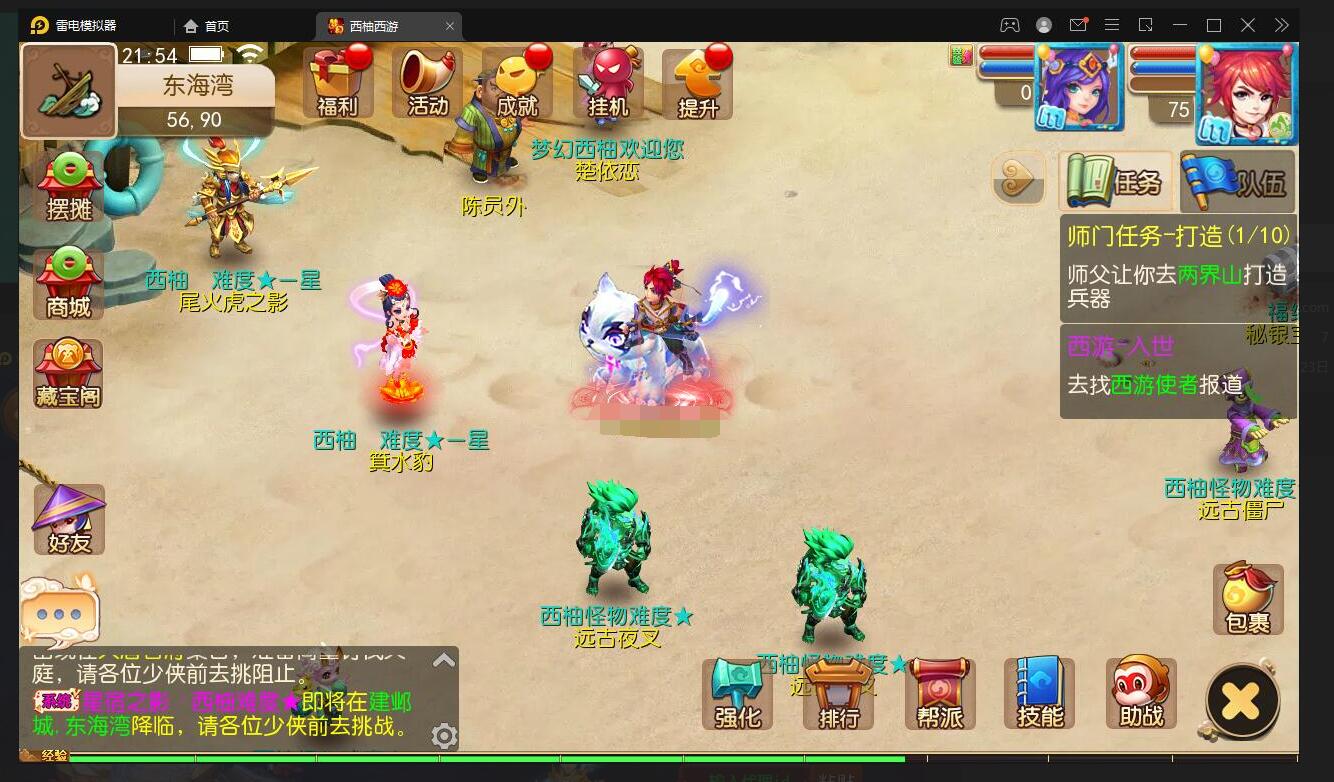This screenshot has width=1334, height=782.
Task: Open the 提升 upgrade arrow icon
Action: (x=697, y=82)
